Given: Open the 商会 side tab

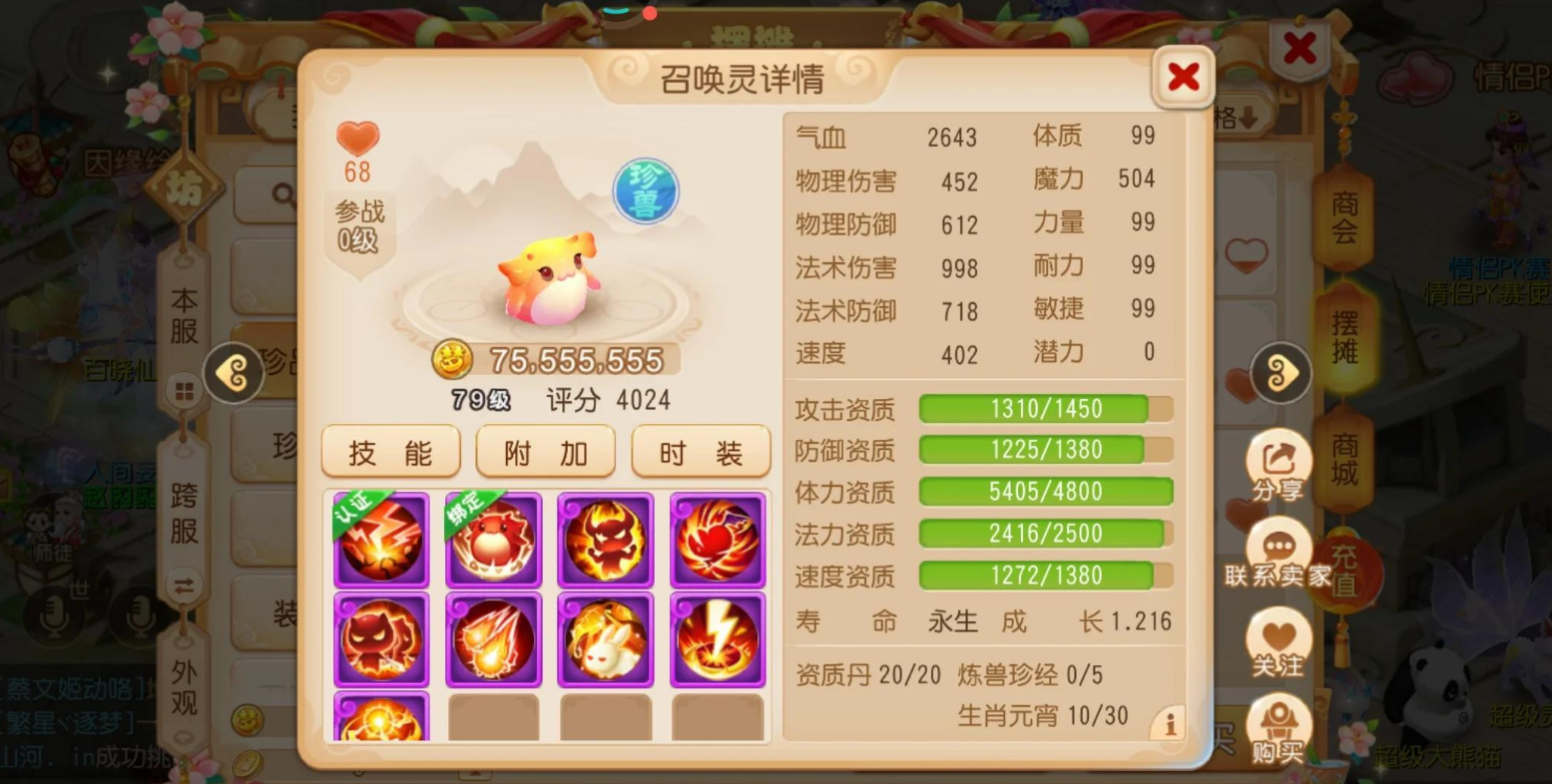Looking at the screenshot, I should (1344, 217).
